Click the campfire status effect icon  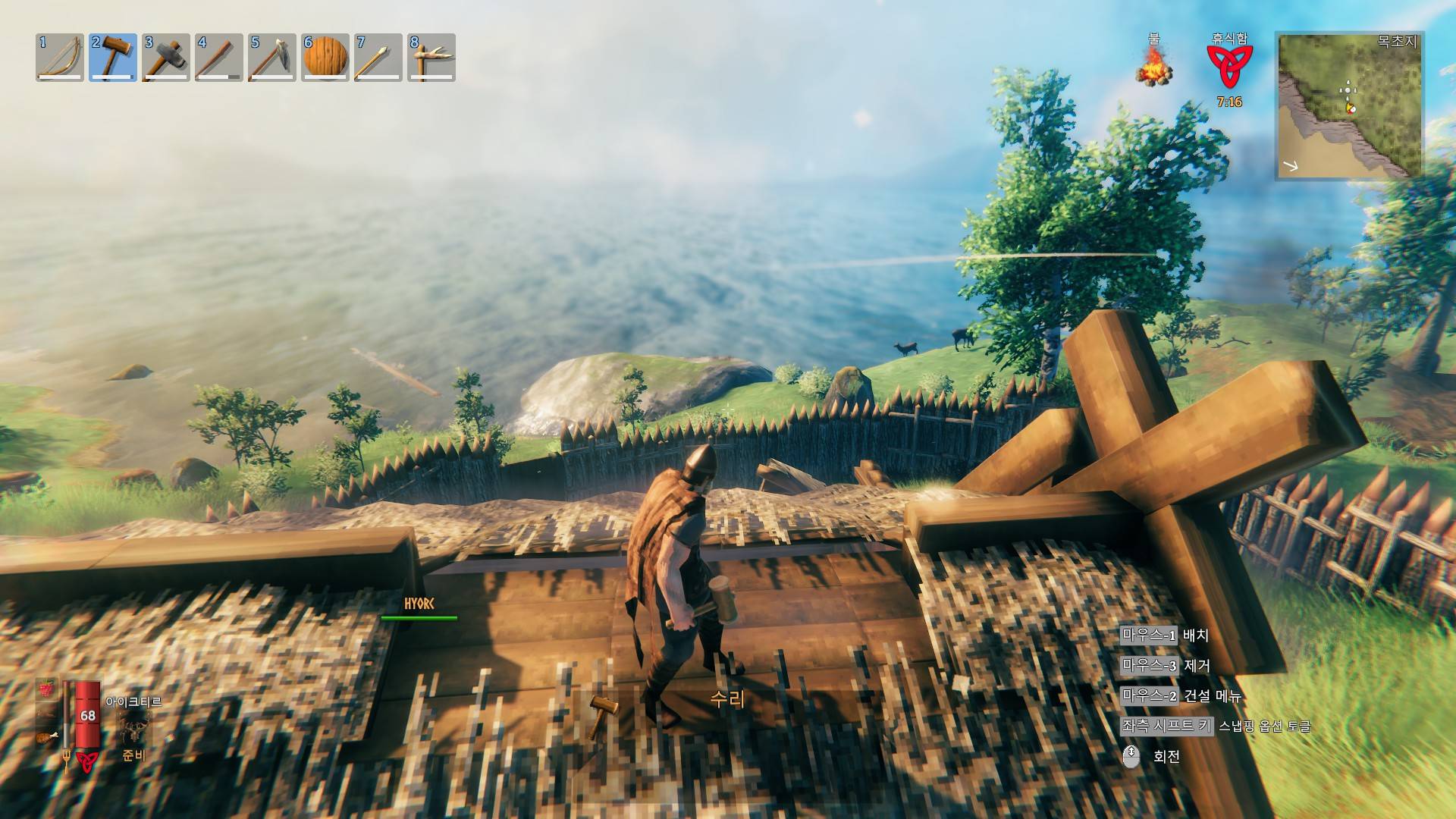pyautogui.click(x=1153, y=67)
